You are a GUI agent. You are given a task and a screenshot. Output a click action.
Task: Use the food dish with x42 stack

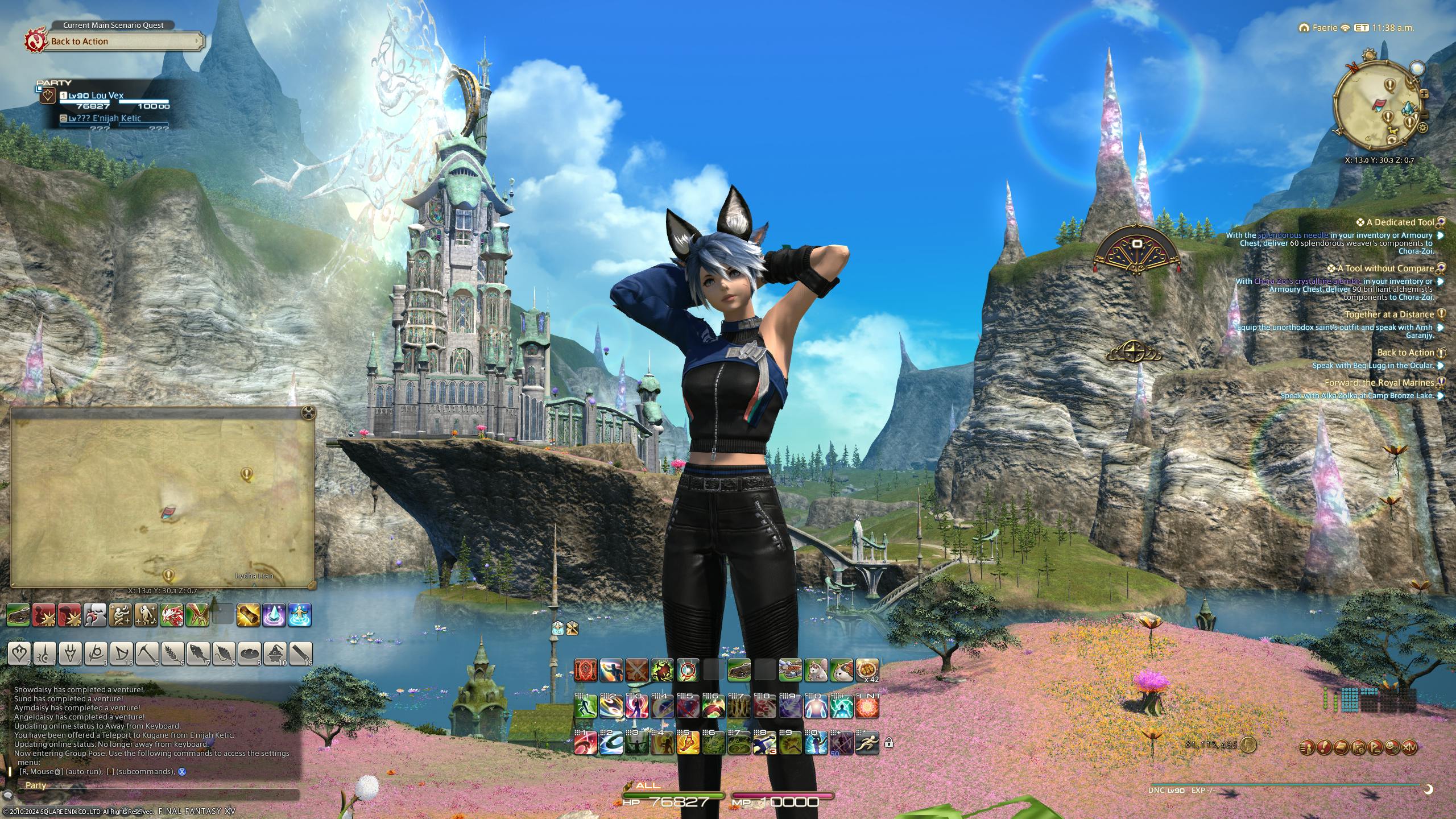coord(867,671)
